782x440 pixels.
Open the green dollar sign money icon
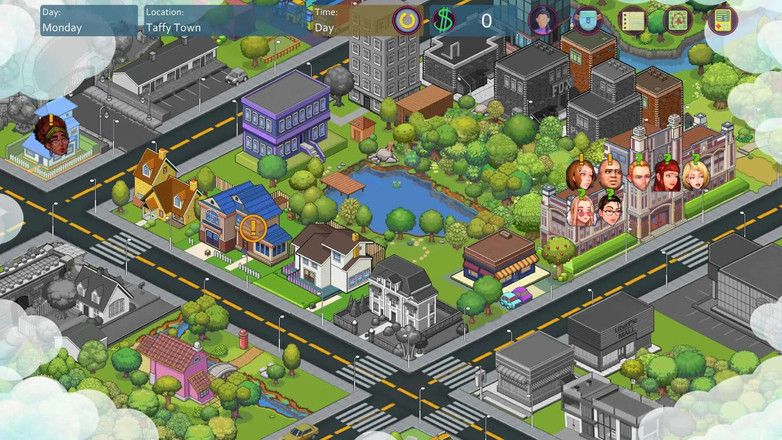click(x=443, y=20)
